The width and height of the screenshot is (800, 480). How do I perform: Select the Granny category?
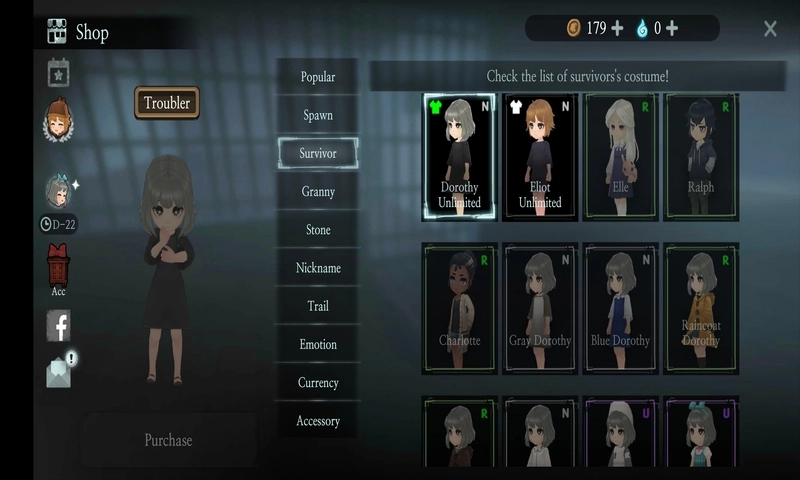pos(318,191)
